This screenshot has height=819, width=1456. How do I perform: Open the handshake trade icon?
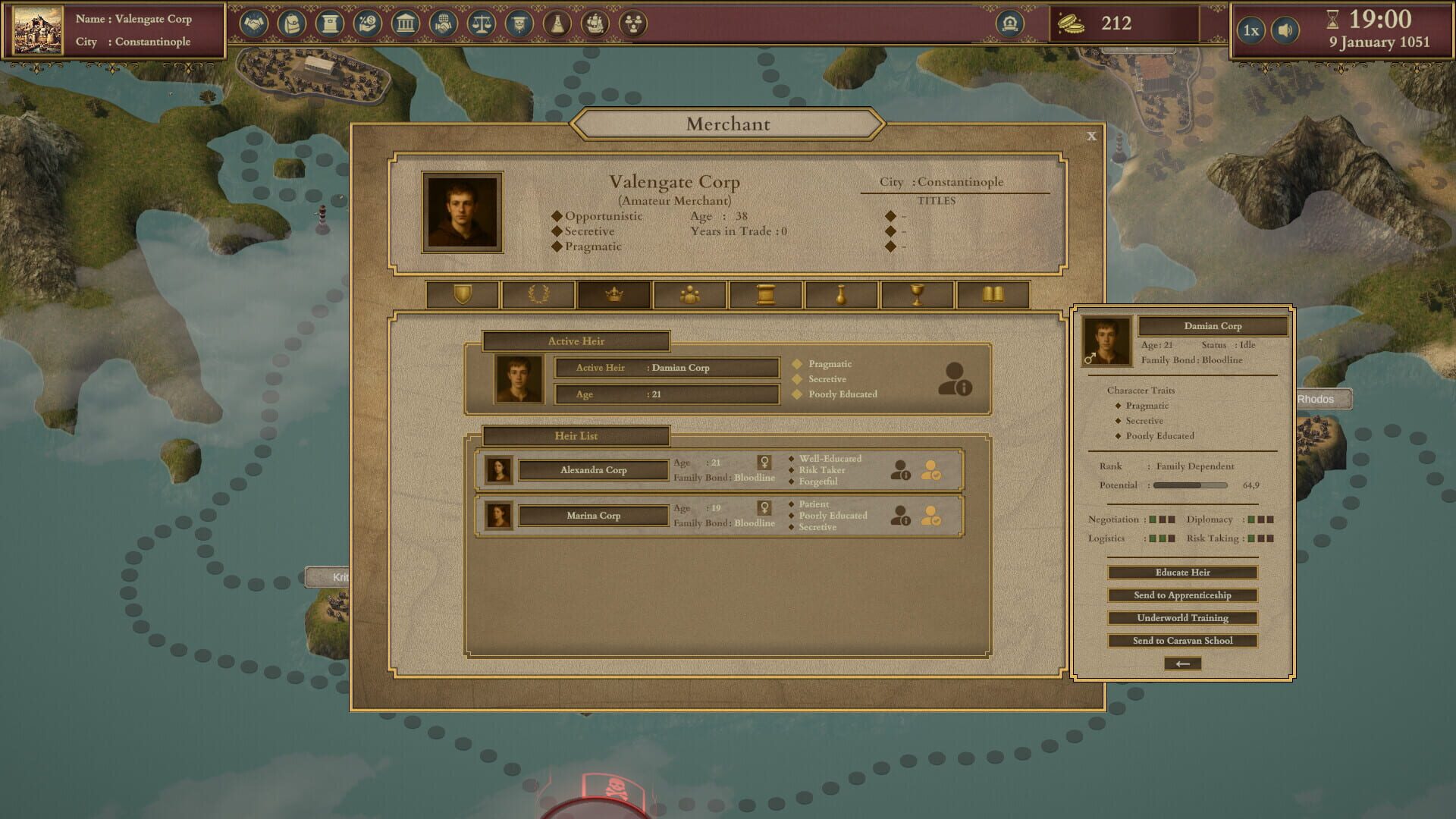click(256, 24)
